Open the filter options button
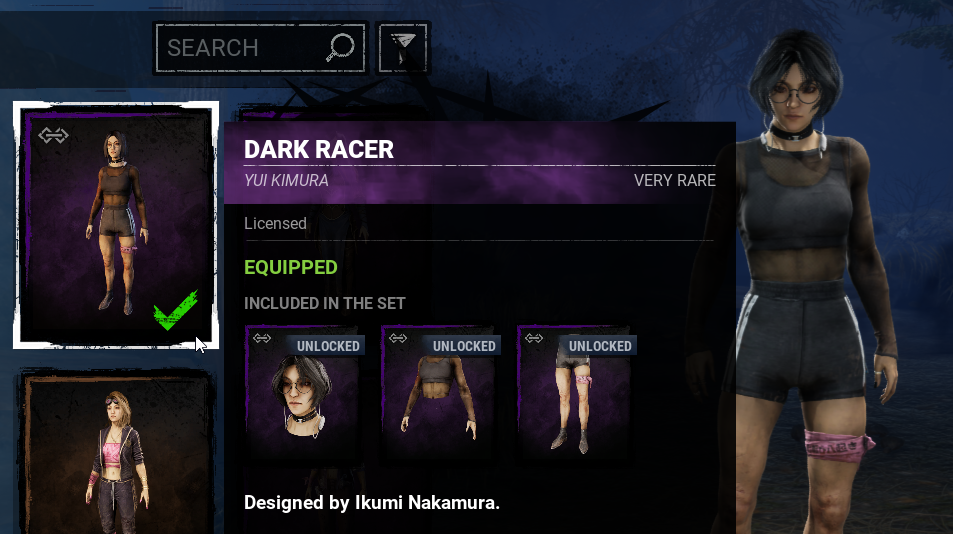Image resolution: width=953 pixels, height=534 pixels. (x=403, y=47)
